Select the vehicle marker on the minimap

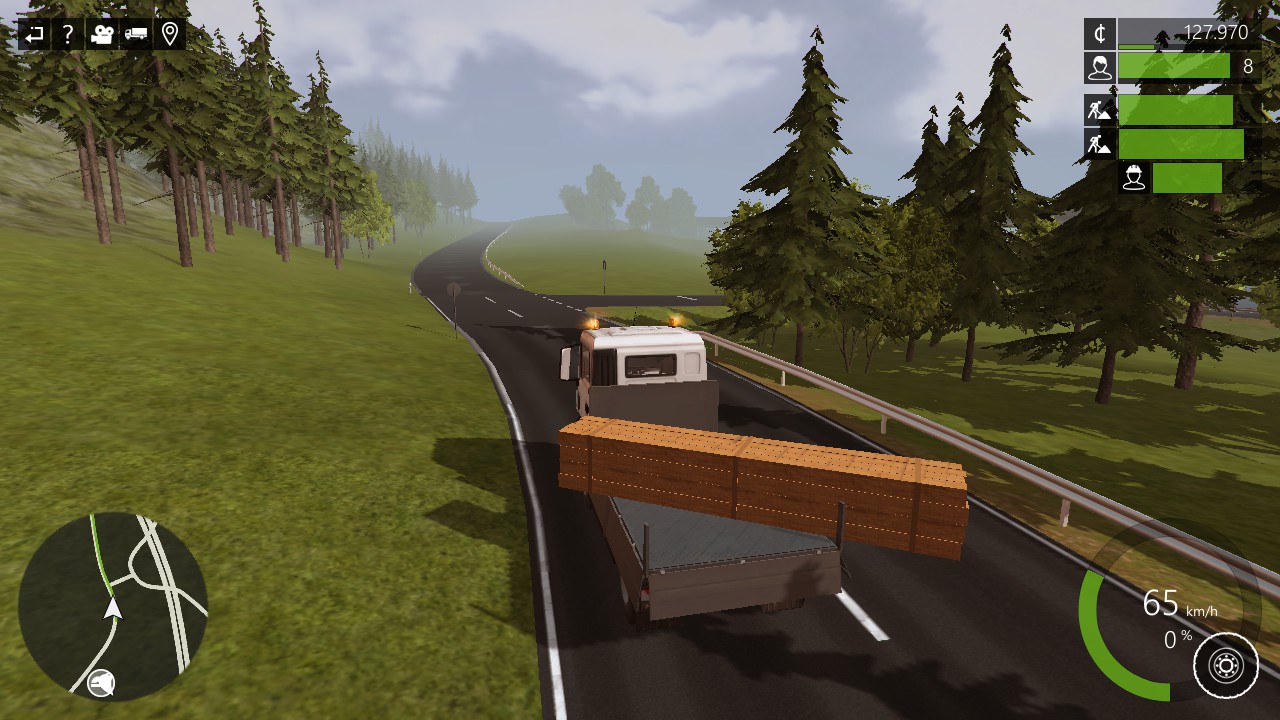pos(113,607)
